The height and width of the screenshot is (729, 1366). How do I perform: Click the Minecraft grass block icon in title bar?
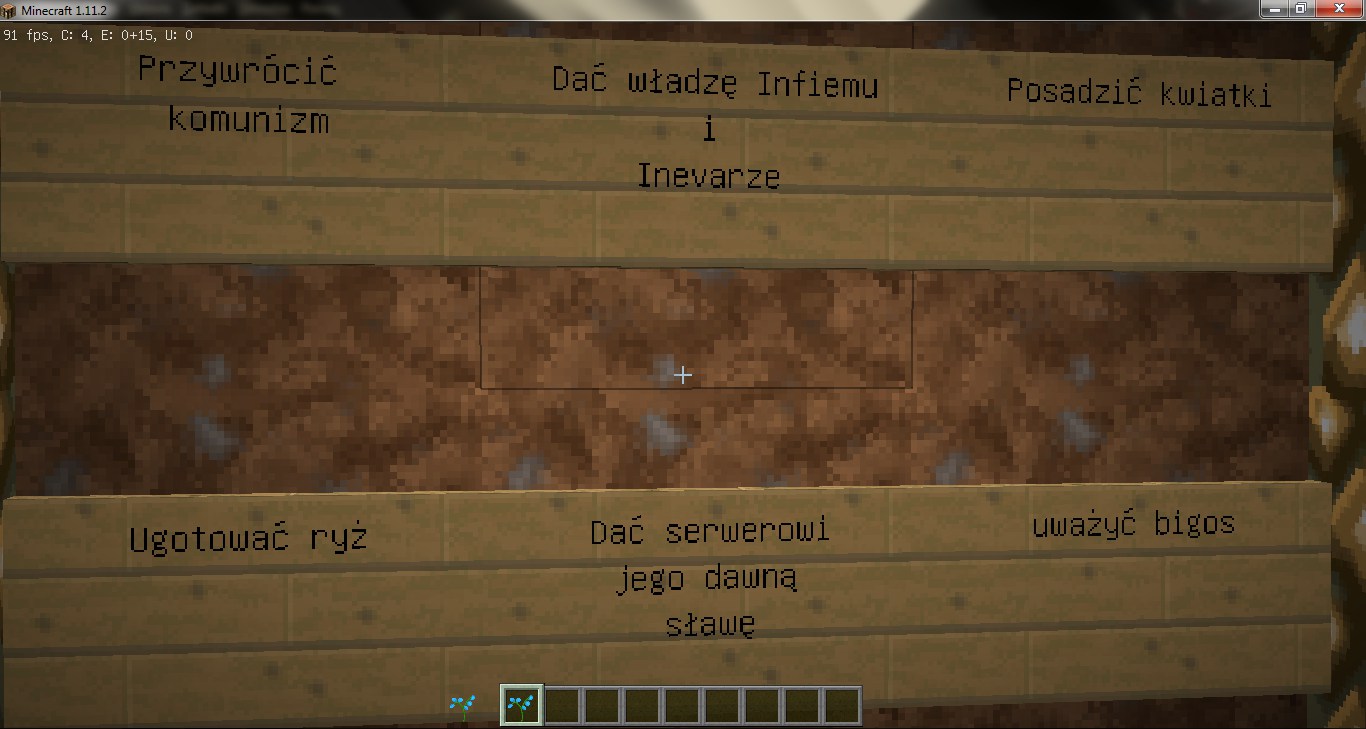[8, 8]
